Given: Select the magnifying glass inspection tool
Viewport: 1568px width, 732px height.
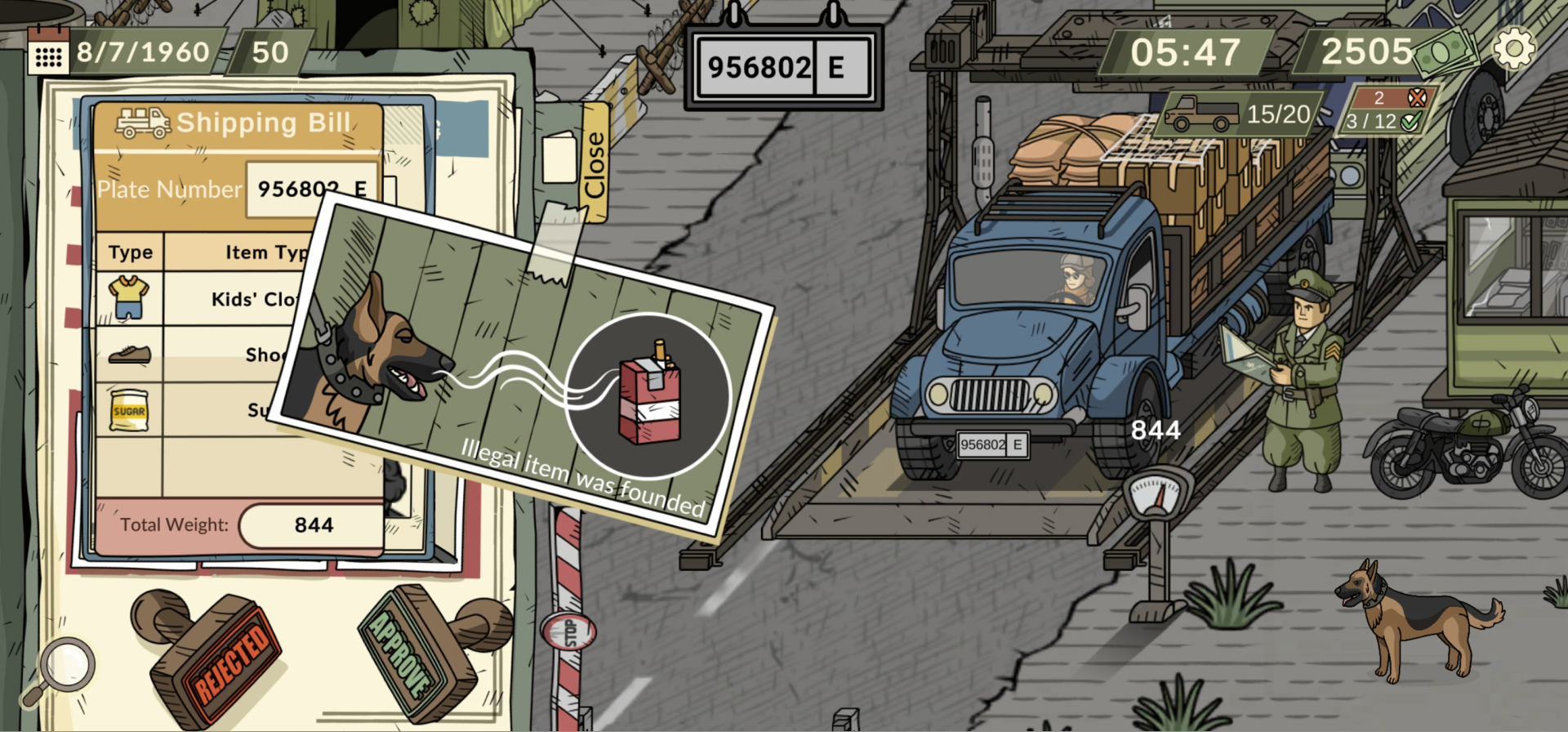Looking at the screenshot, I should click(67, 666).
